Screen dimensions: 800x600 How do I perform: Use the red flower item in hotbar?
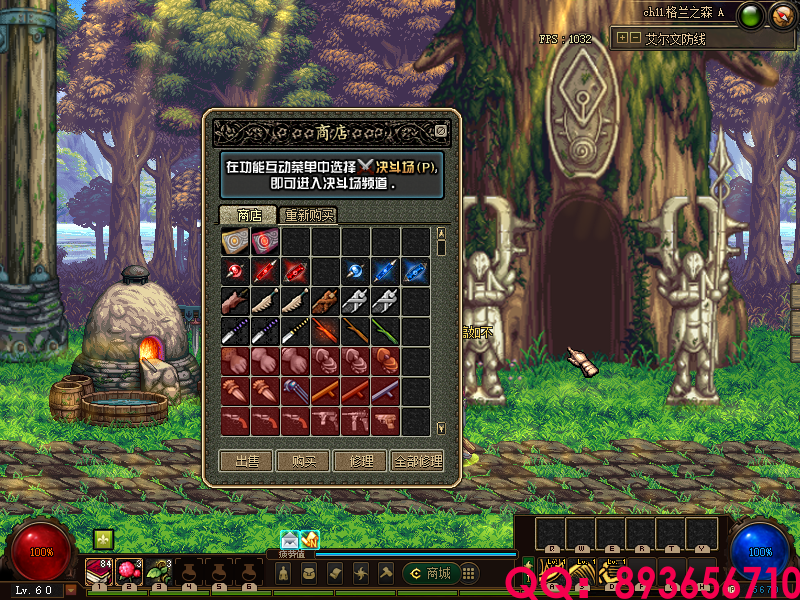click(127, 570)
